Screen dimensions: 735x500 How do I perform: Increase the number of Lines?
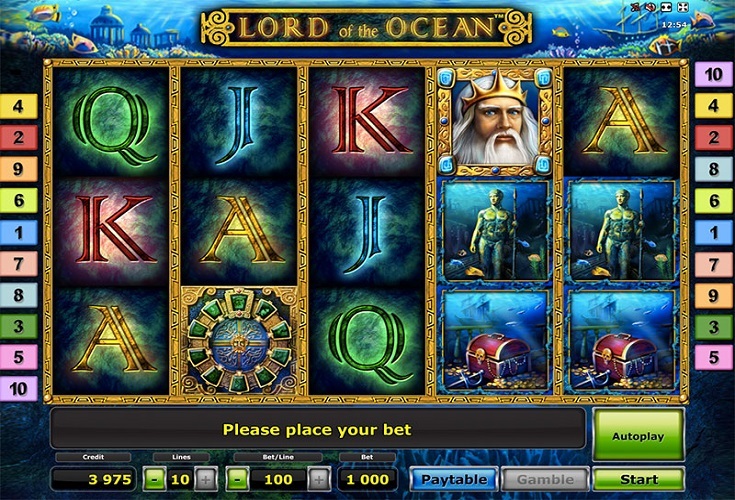204,480
